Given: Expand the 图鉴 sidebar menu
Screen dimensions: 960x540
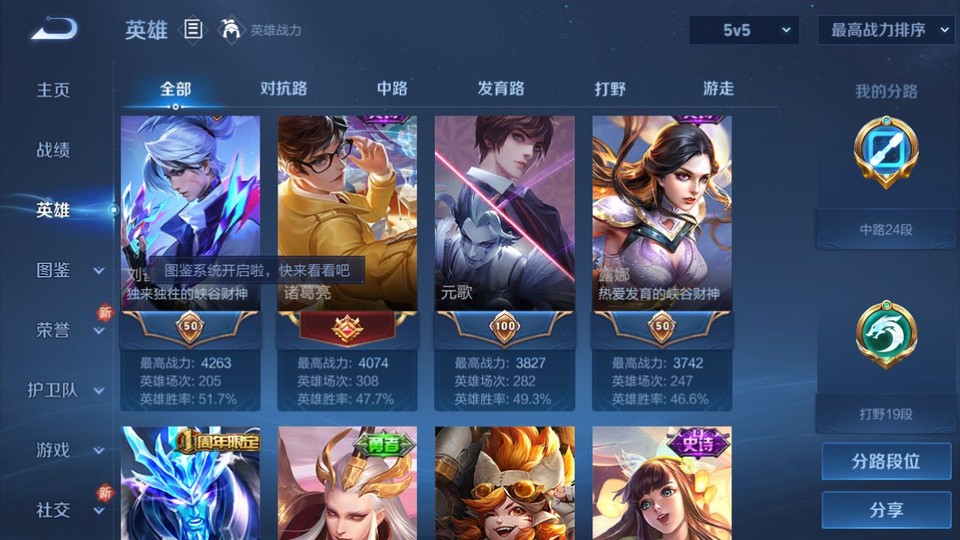Looking at the screenshot, I should [68, 270].
